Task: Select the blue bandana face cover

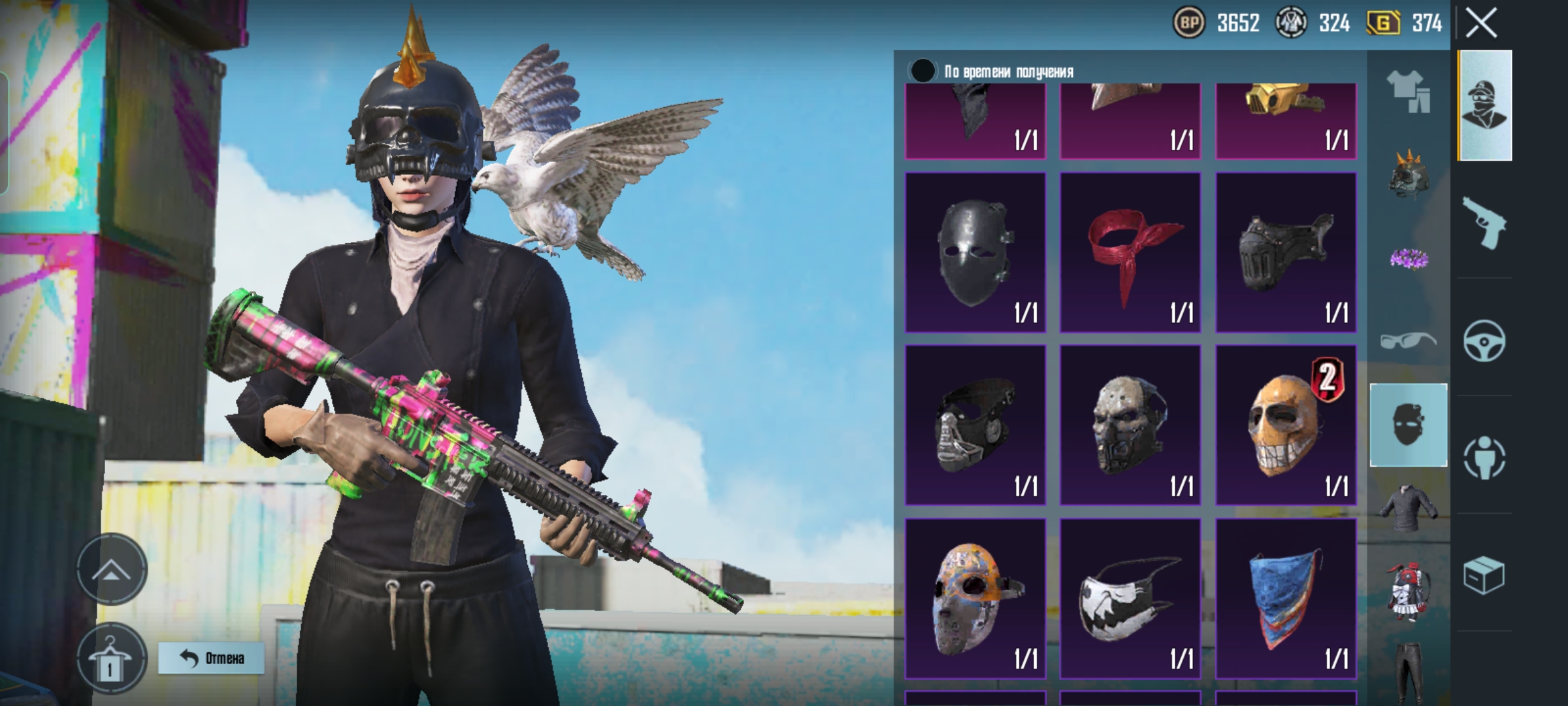Action: 1285,598
